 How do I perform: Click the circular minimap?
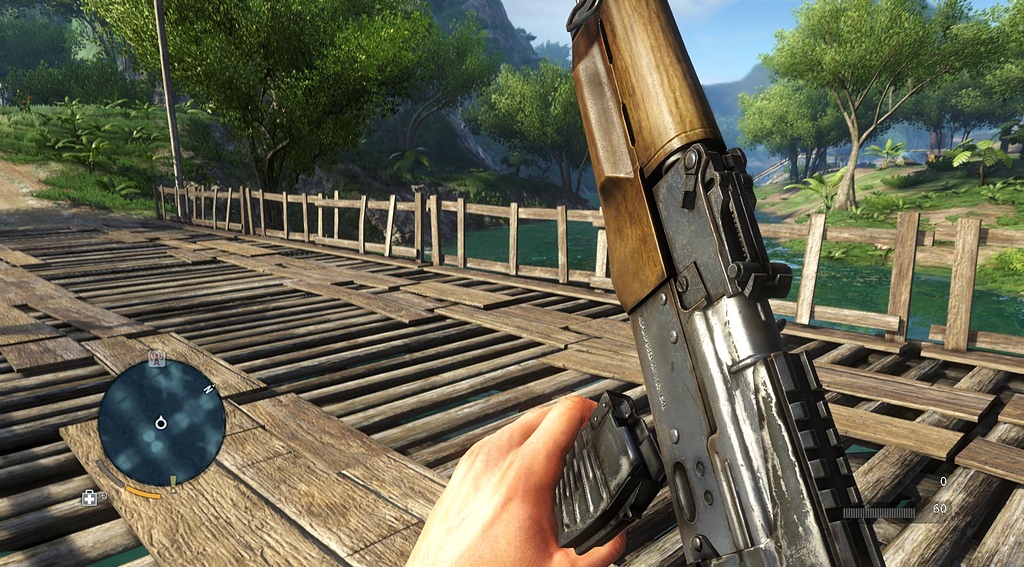coord(160,422)
